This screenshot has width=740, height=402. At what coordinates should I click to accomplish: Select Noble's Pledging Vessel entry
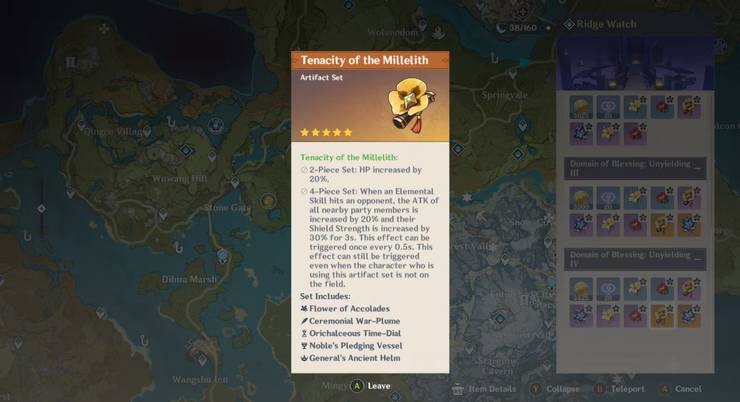coord(357,346)
